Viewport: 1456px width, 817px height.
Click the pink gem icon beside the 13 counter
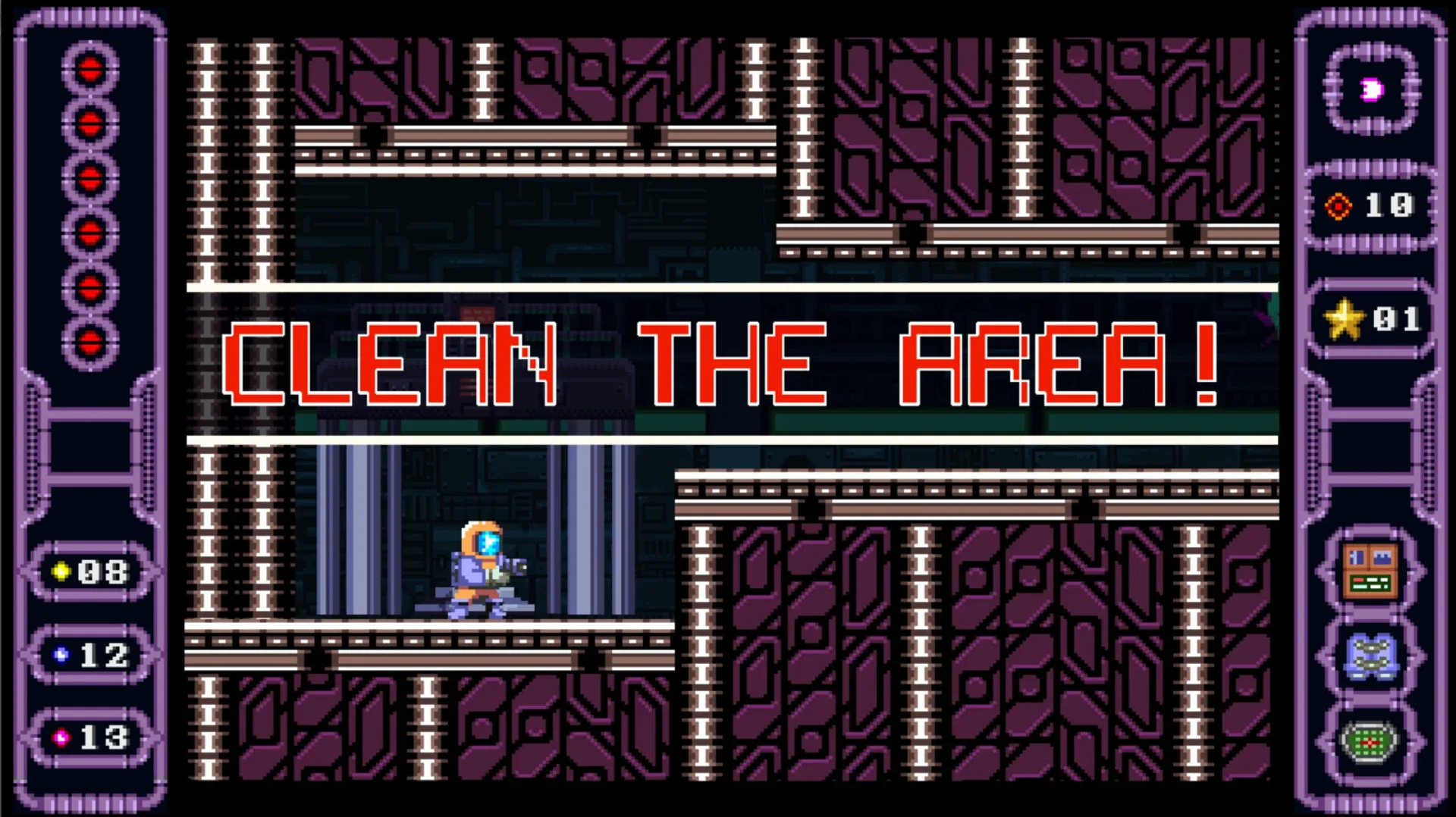coord(62,736)
